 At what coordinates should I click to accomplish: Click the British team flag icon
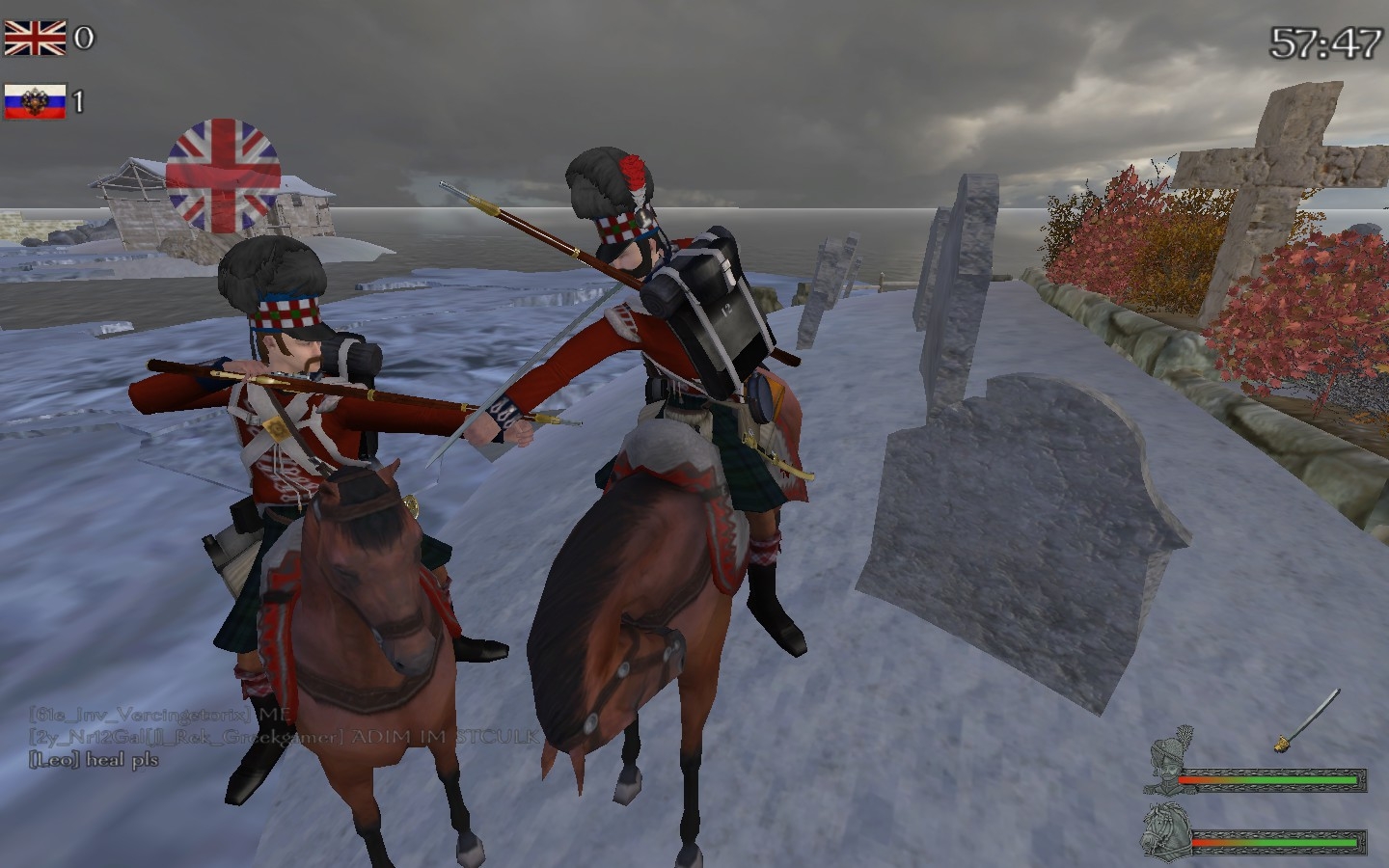click(35, 39)
